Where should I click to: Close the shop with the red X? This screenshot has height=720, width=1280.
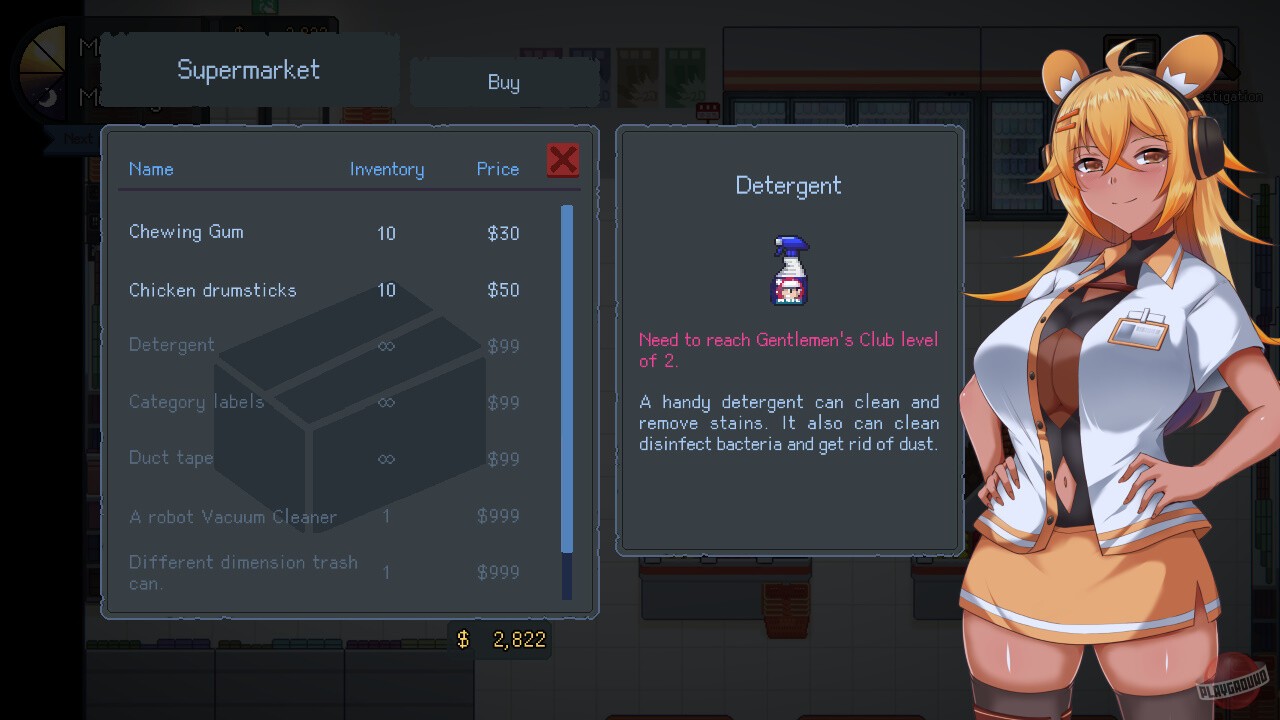(x=562, y=160)
